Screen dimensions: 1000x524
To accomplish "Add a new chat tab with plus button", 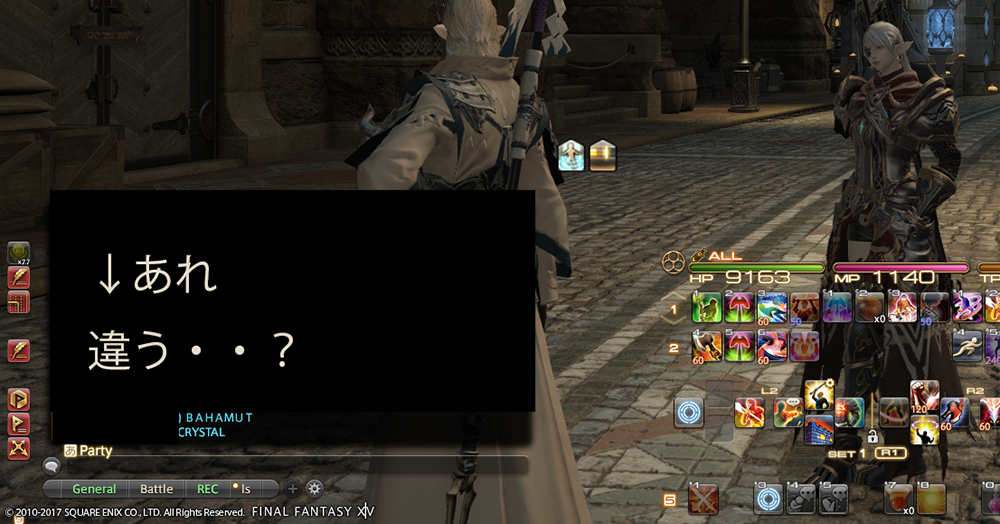I will pos(293,489).
